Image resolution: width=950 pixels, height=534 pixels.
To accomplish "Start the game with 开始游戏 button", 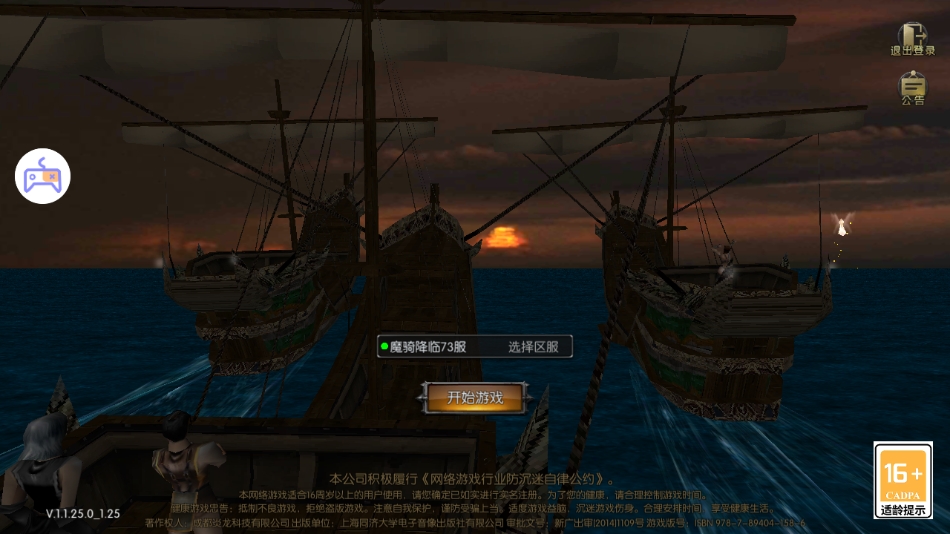I will [x=474, y=398].
